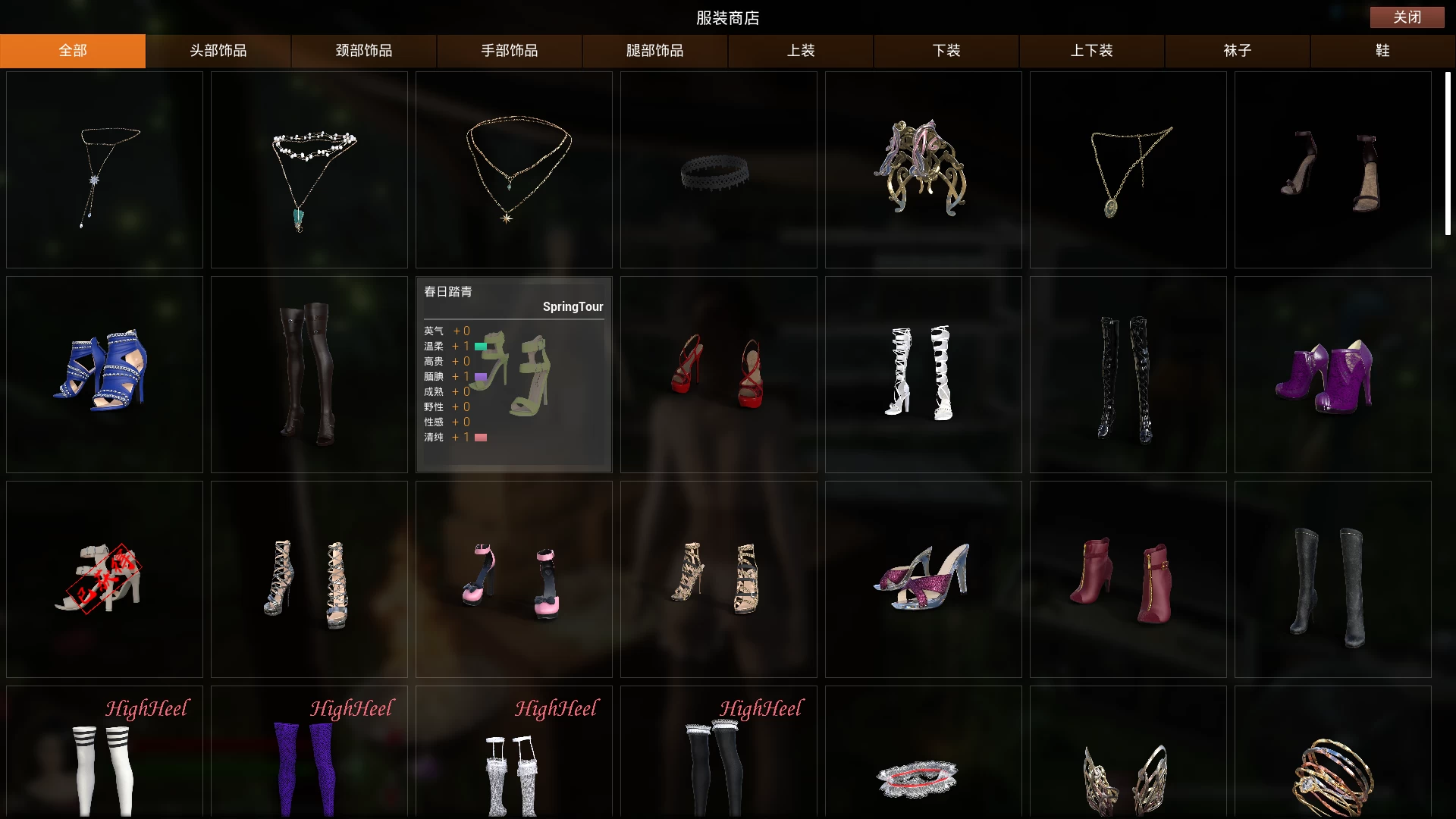1456x819 pixels.
Task: Show the 手部饰品 items
Action: (510, 51)
